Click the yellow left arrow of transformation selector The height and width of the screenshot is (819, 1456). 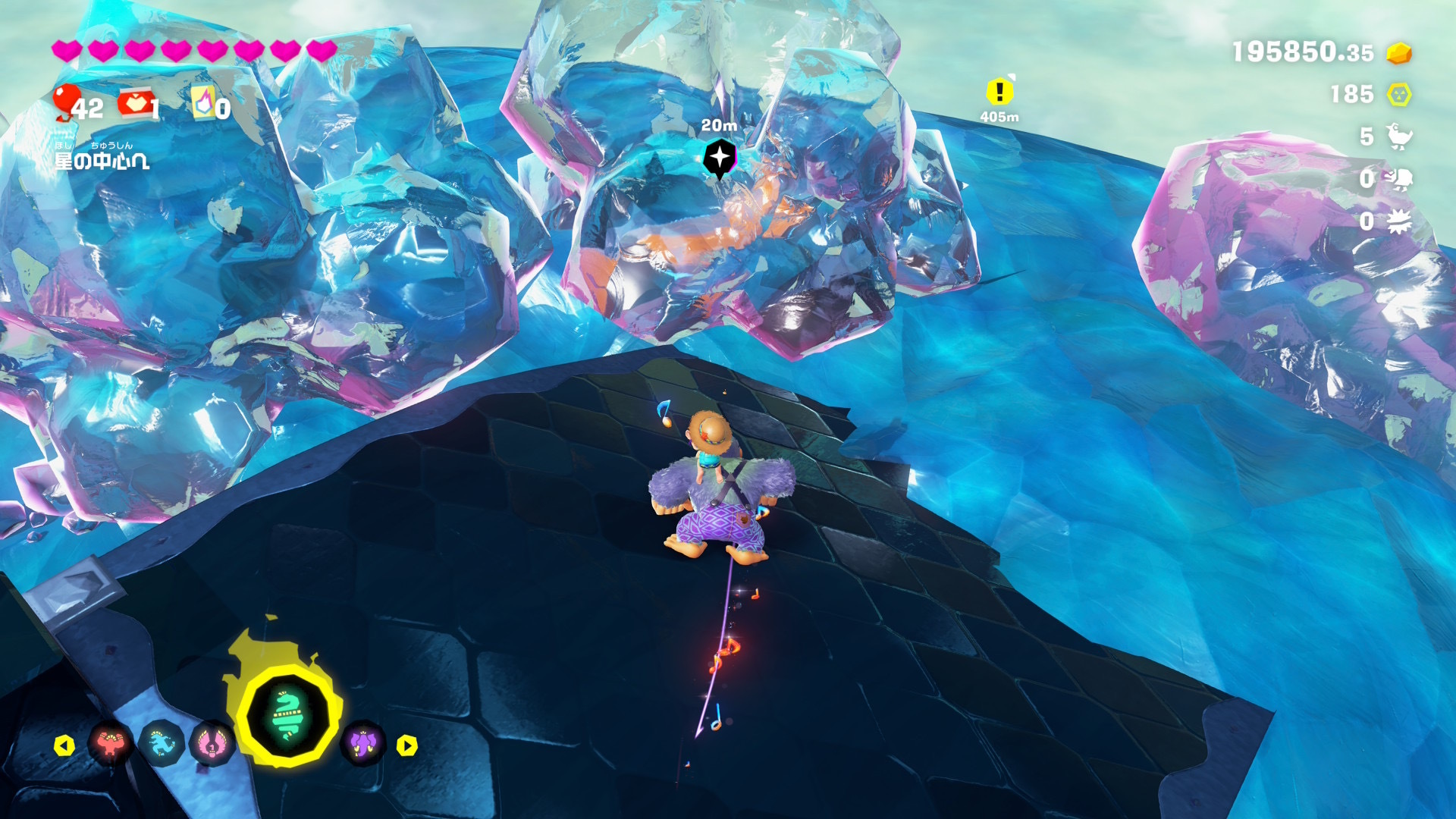[x=64, y=745]
